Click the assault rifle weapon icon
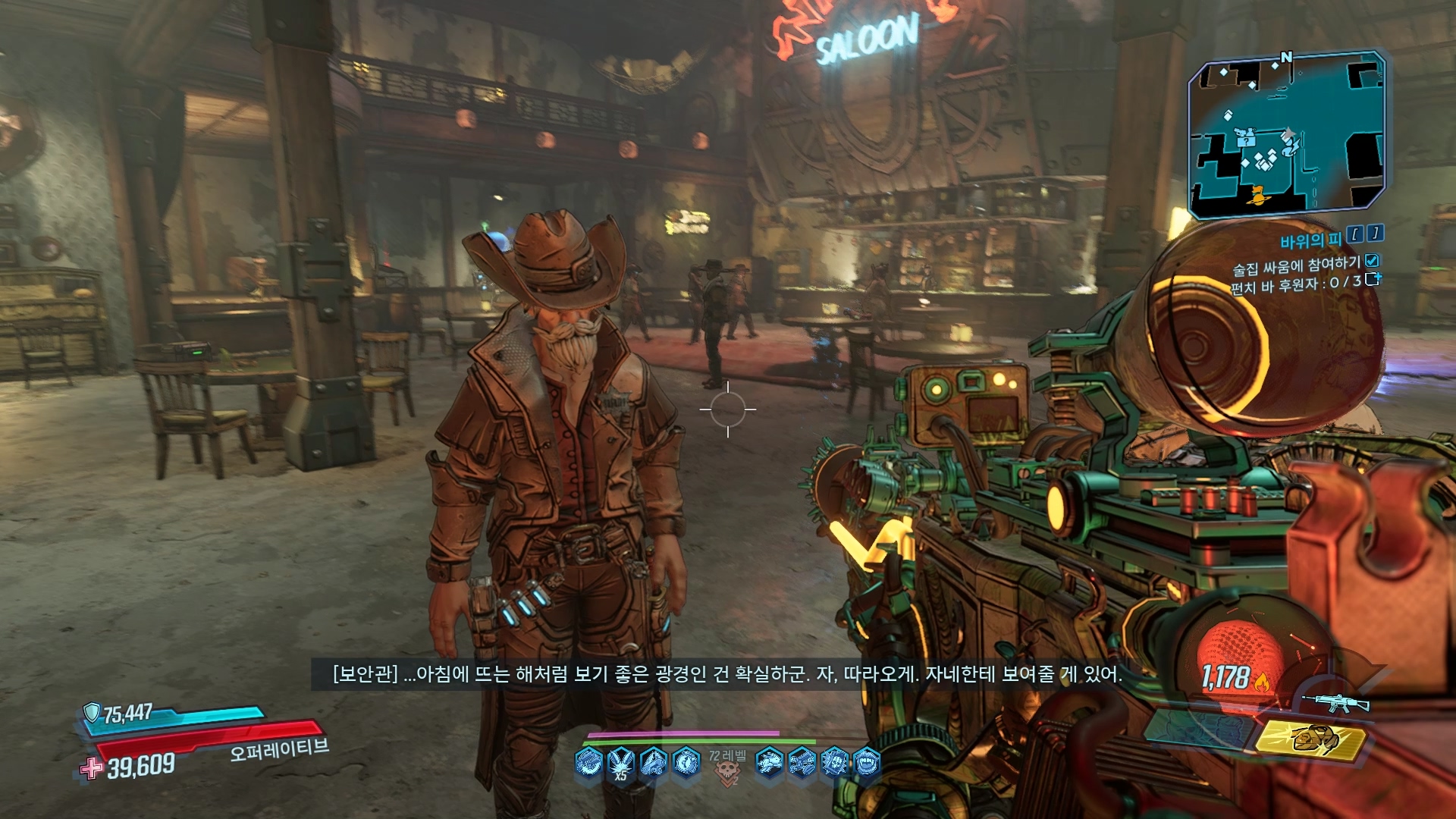 pos(1335,703)
